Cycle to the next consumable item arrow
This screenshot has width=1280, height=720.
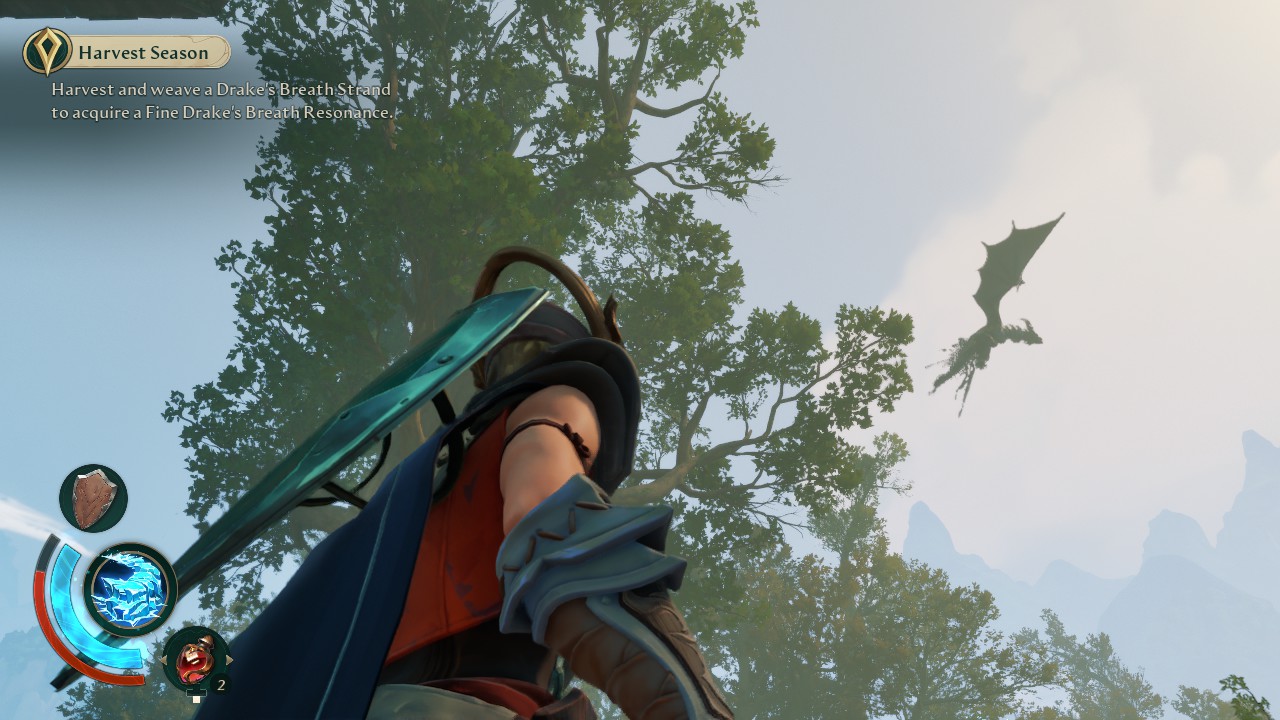pyautogui.click(x=229, y=660)
